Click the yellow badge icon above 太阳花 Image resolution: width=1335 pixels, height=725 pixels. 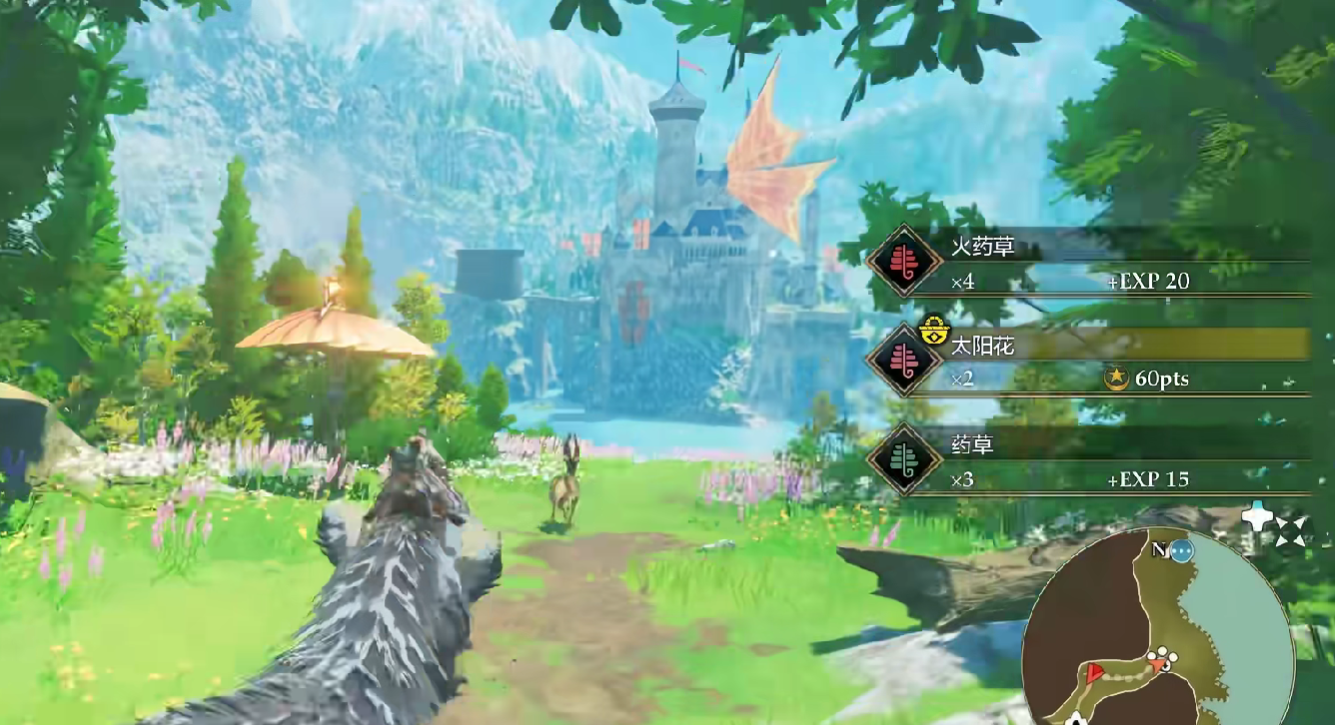pyautogui.click(x=932, y=331)
